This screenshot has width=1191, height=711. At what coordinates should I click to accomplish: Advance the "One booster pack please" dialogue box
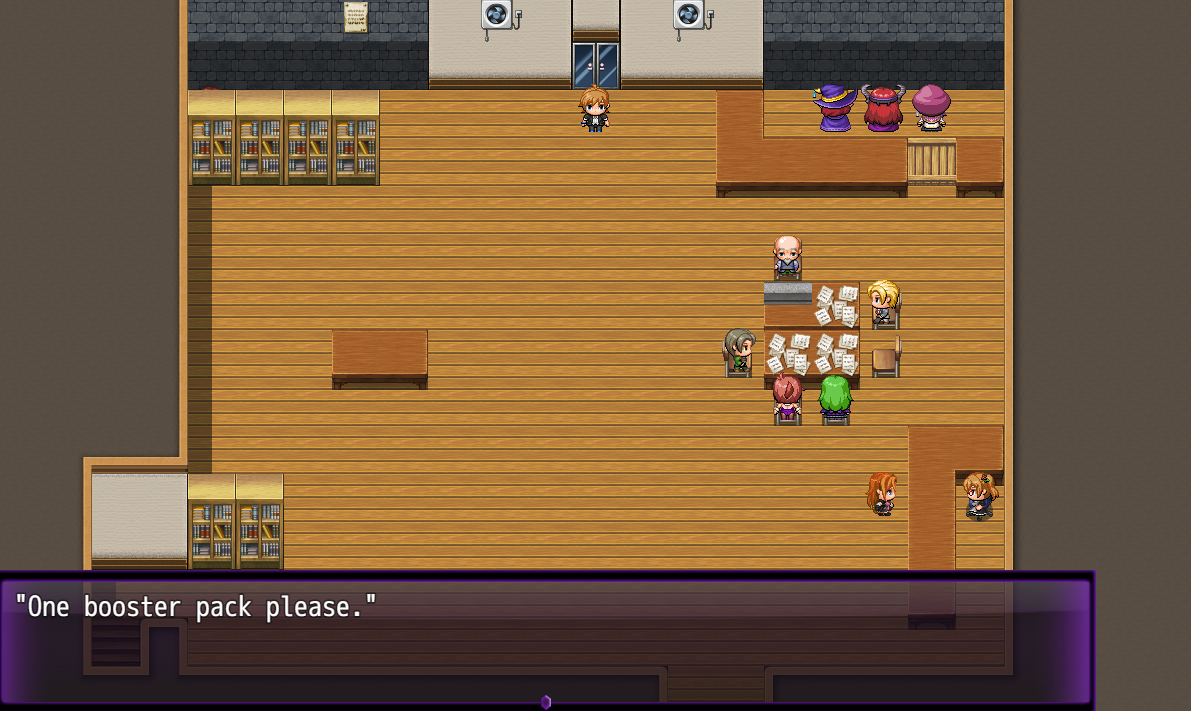(545, 640)
